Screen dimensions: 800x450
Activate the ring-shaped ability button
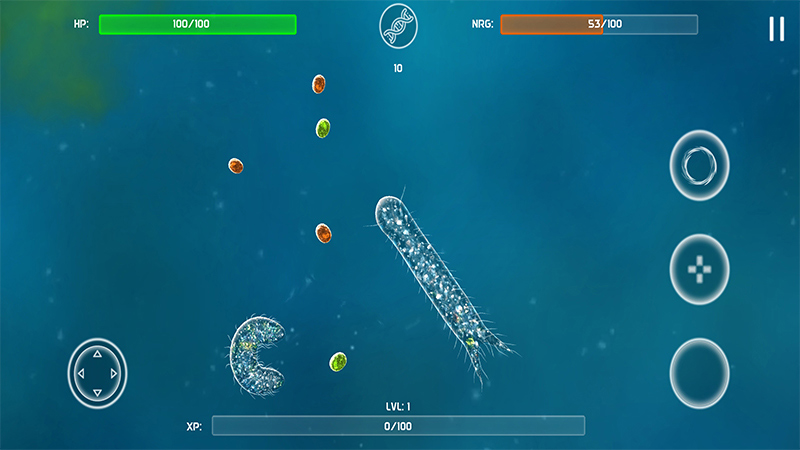pyautogui.click(x=699, y=164)
